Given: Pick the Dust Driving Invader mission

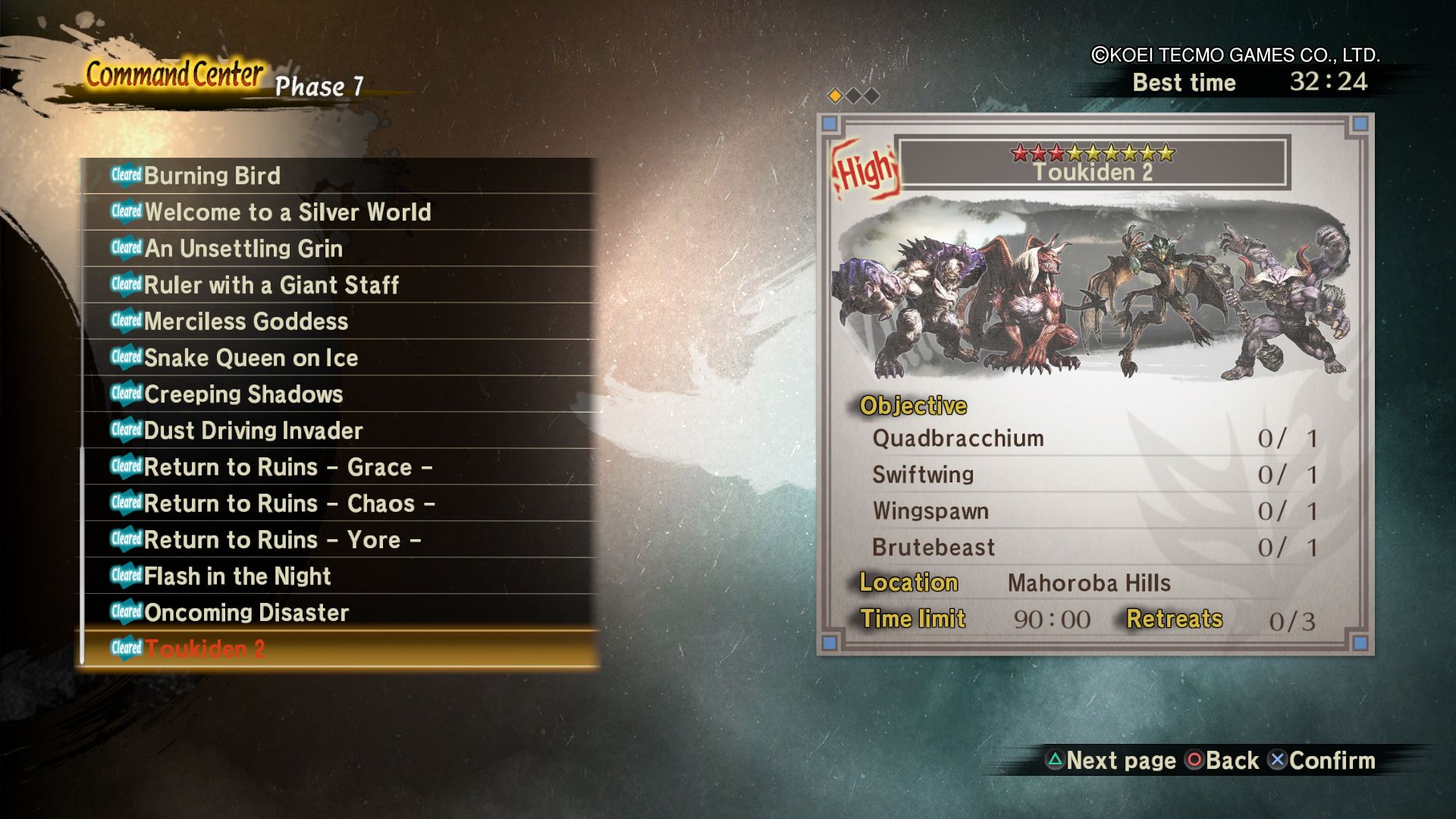Looking at the screenshot, I should (253, 431).
